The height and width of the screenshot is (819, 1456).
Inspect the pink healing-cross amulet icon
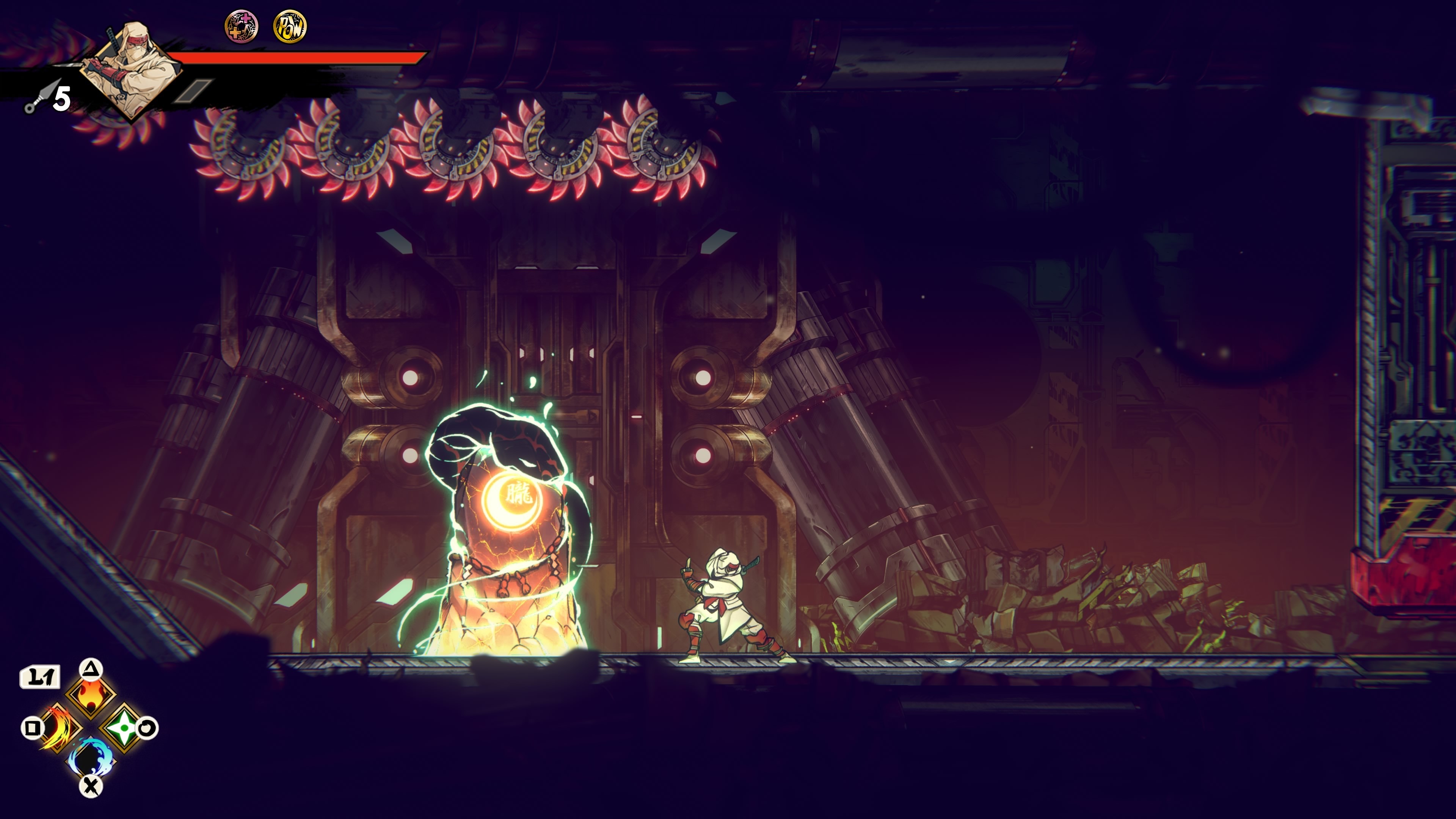click(x=242, y=27)
